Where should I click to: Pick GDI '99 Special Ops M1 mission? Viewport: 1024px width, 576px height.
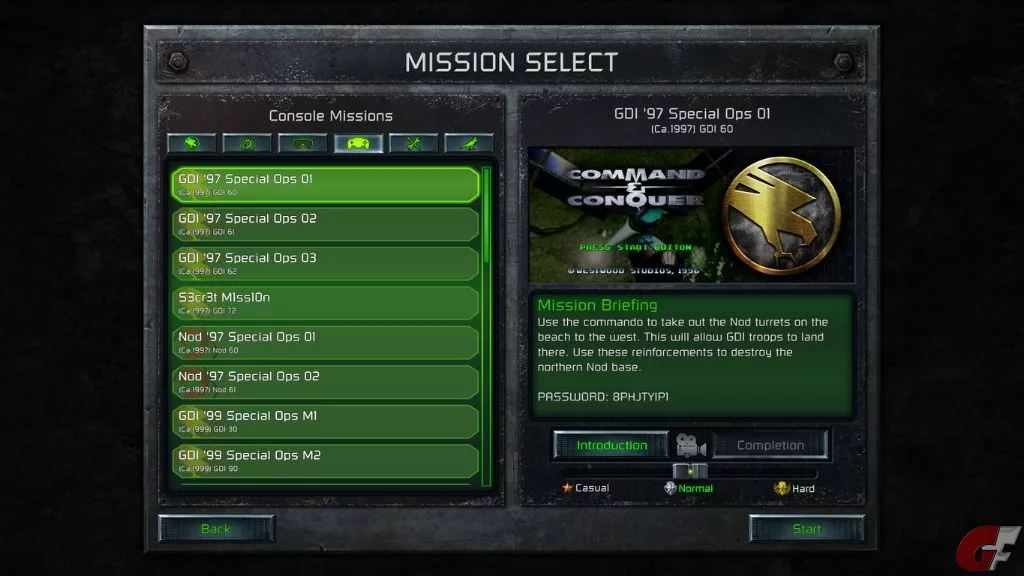(x=324, y=421)
